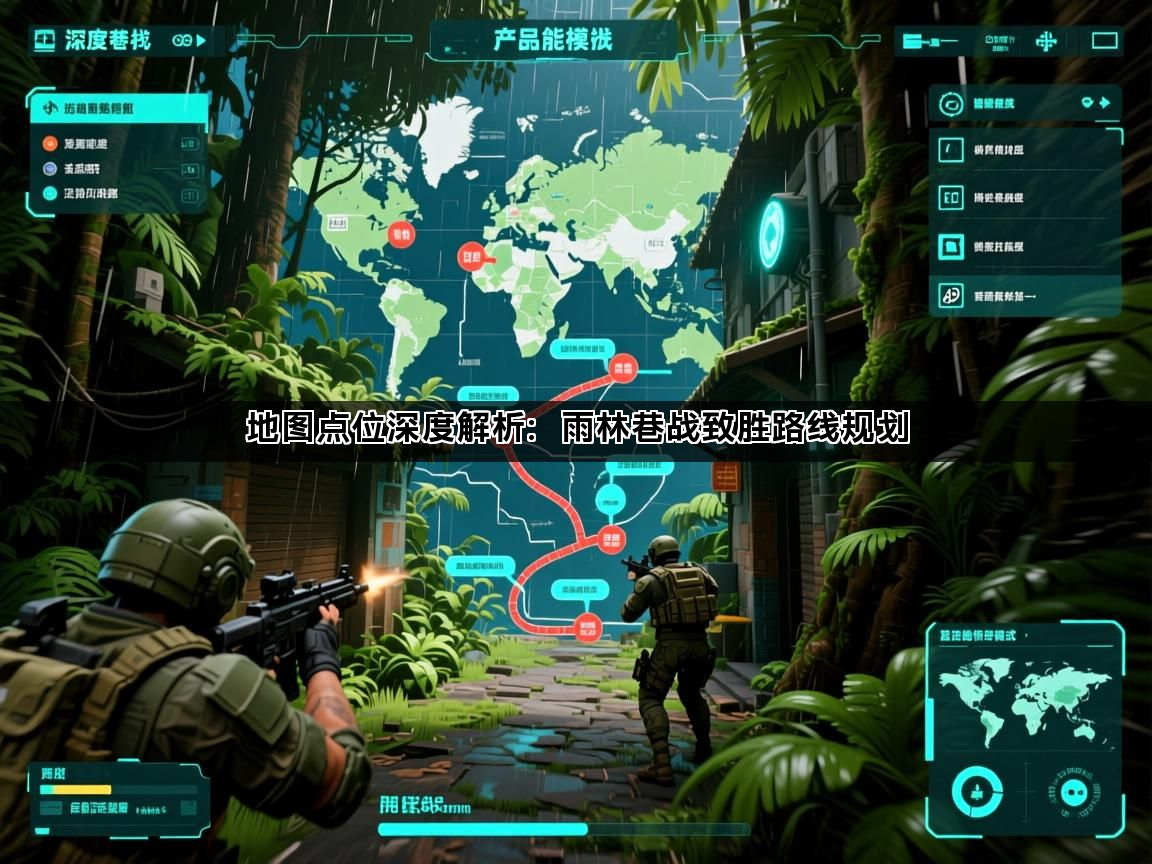Click the arrow icon in right panel header
The image size is (1152, 864).
(x=1104, y=102)
